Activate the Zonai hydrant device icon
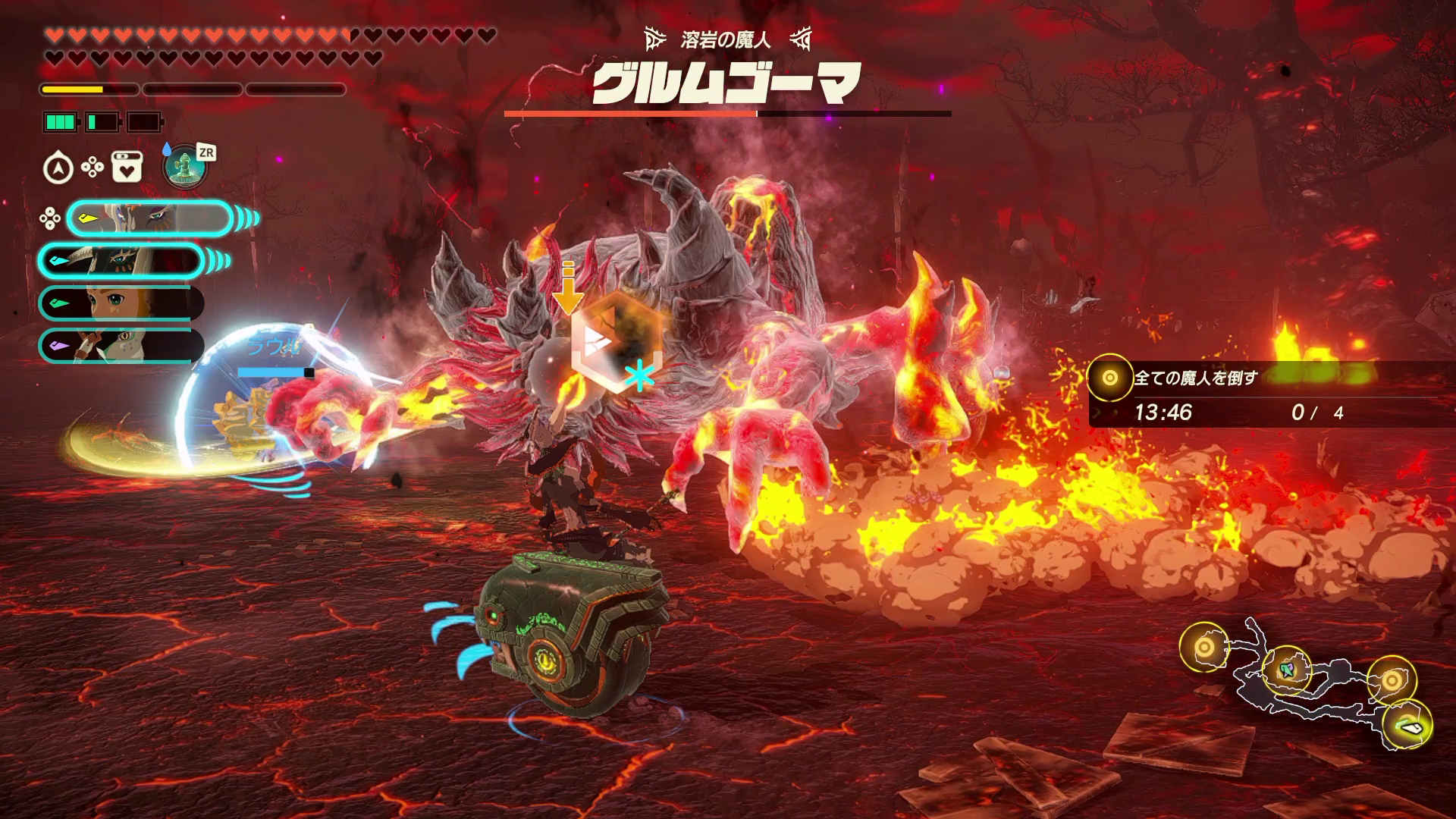 pyautogui.click(x=185, y=166)
